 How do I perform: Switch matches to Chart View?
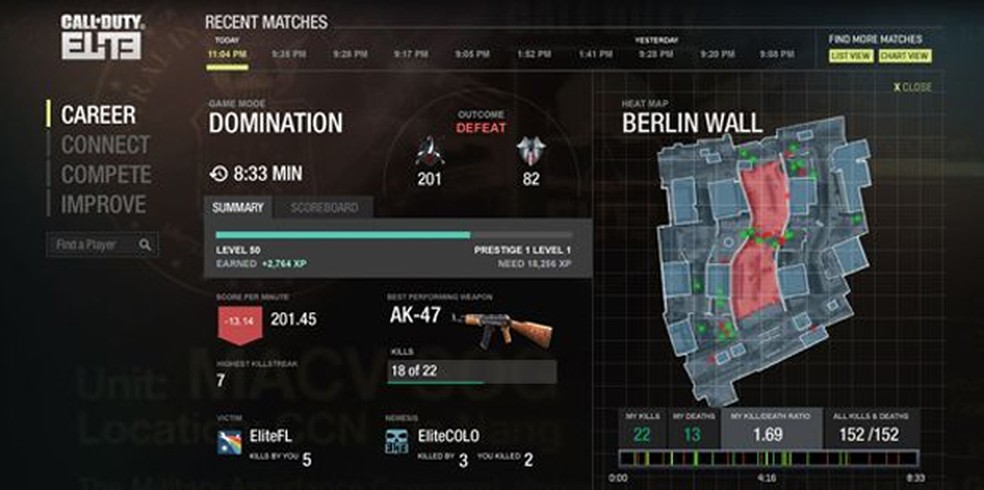(x=904, y=56)
